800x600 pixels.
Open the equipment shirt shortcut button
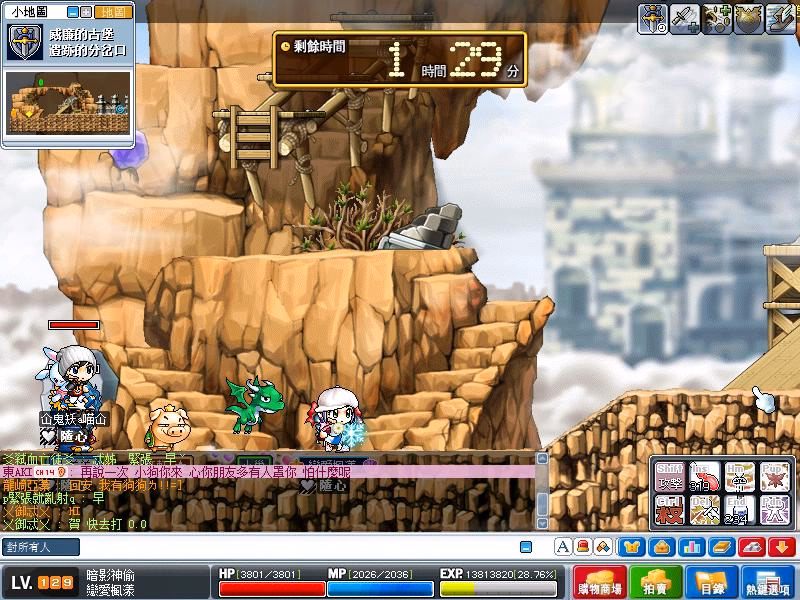point(632,547)
